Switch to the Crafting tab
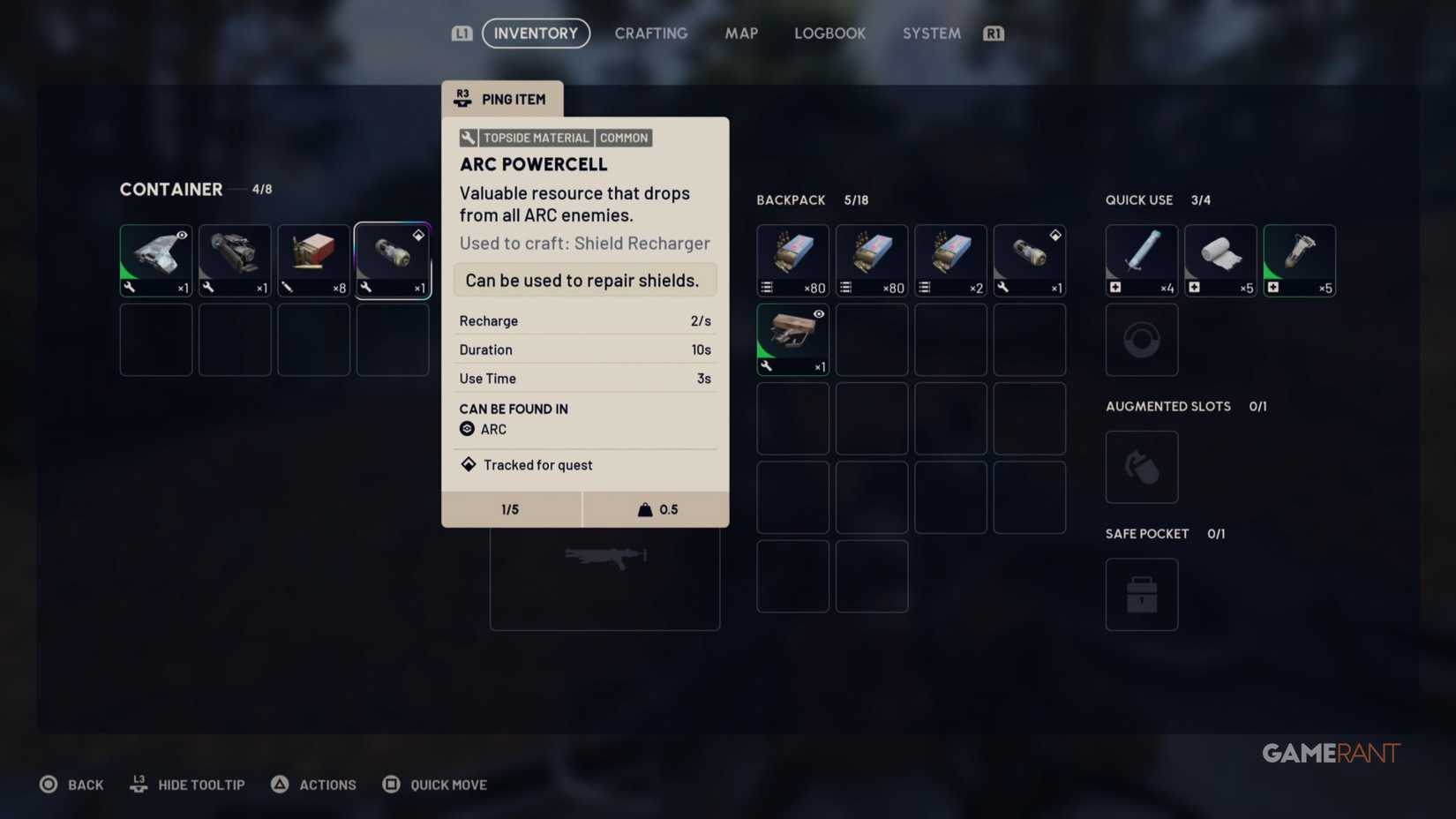The height and width of the screenshot is (819, 1456). pos(650,33)
